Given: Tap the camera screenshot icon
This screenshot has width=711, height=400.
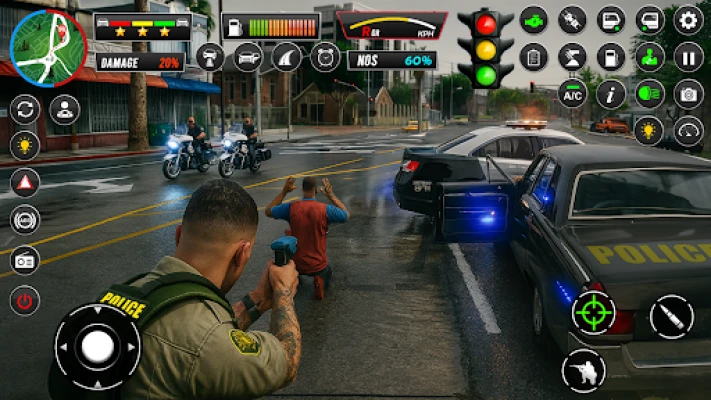Looking at the screenshot, I should (x=688, y=94).
